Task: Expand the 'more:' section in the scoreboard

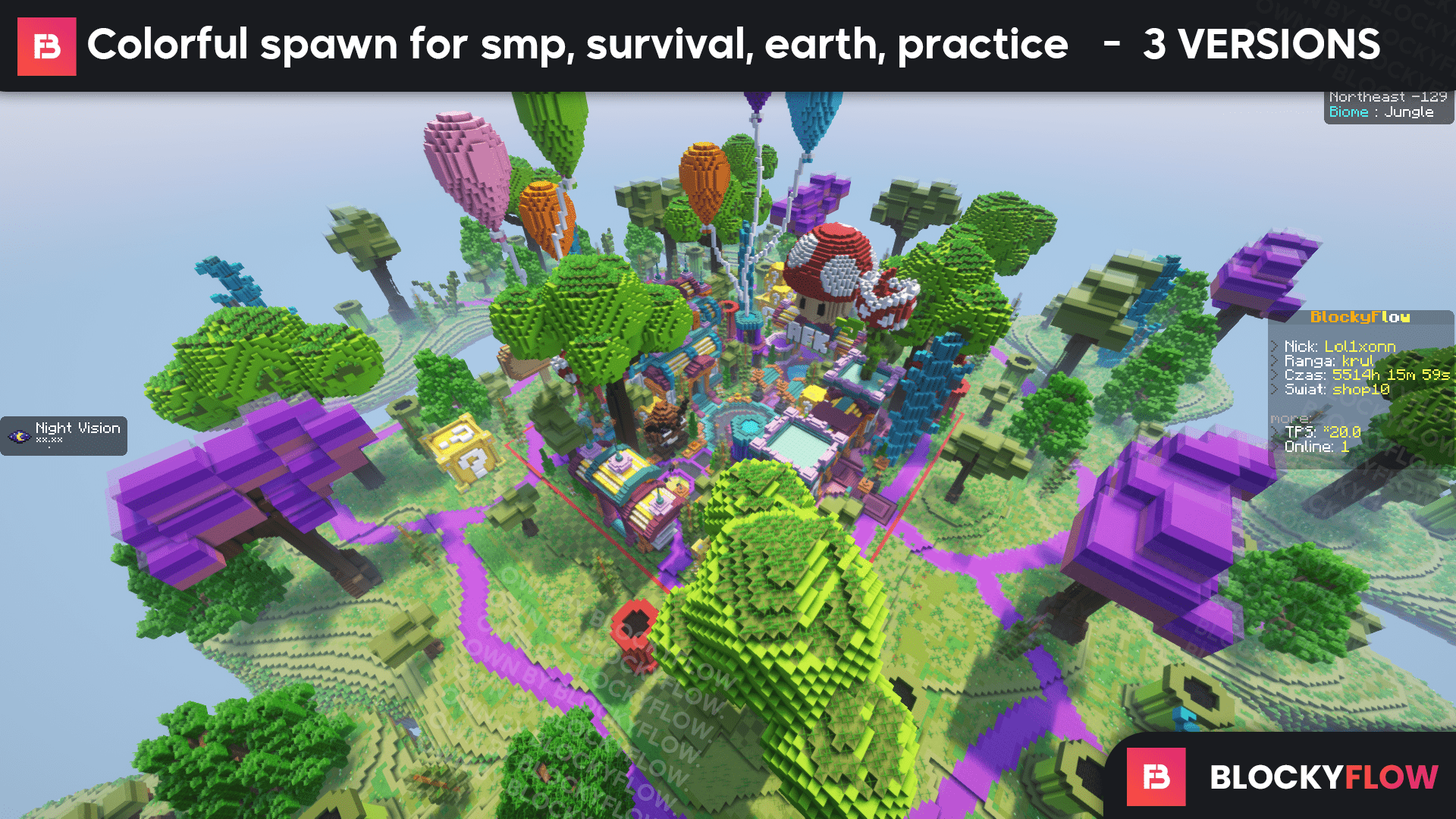Action: tap(1289, 418)
